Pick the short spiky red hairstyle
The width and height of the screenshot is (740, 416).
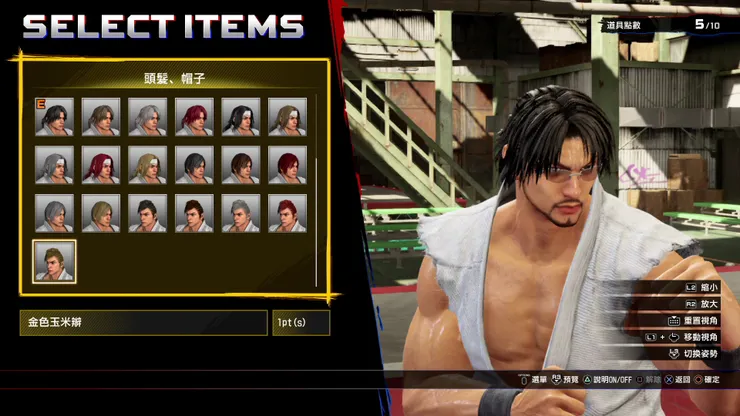coord(287,213)
